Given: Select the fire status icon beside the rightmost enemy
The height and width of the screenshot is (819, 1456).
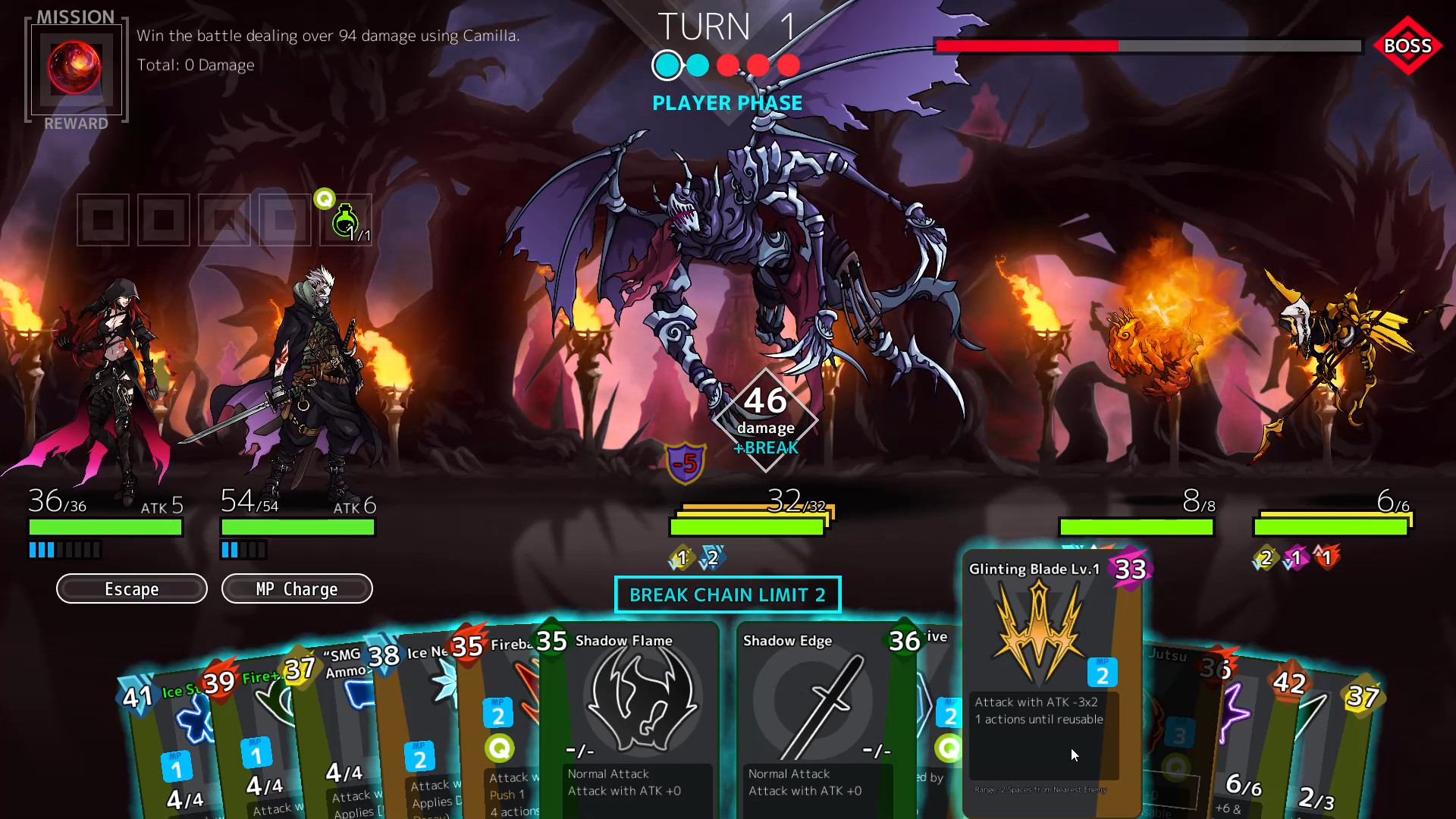Looking at the screenshot, I should [x=1326, y=558].
